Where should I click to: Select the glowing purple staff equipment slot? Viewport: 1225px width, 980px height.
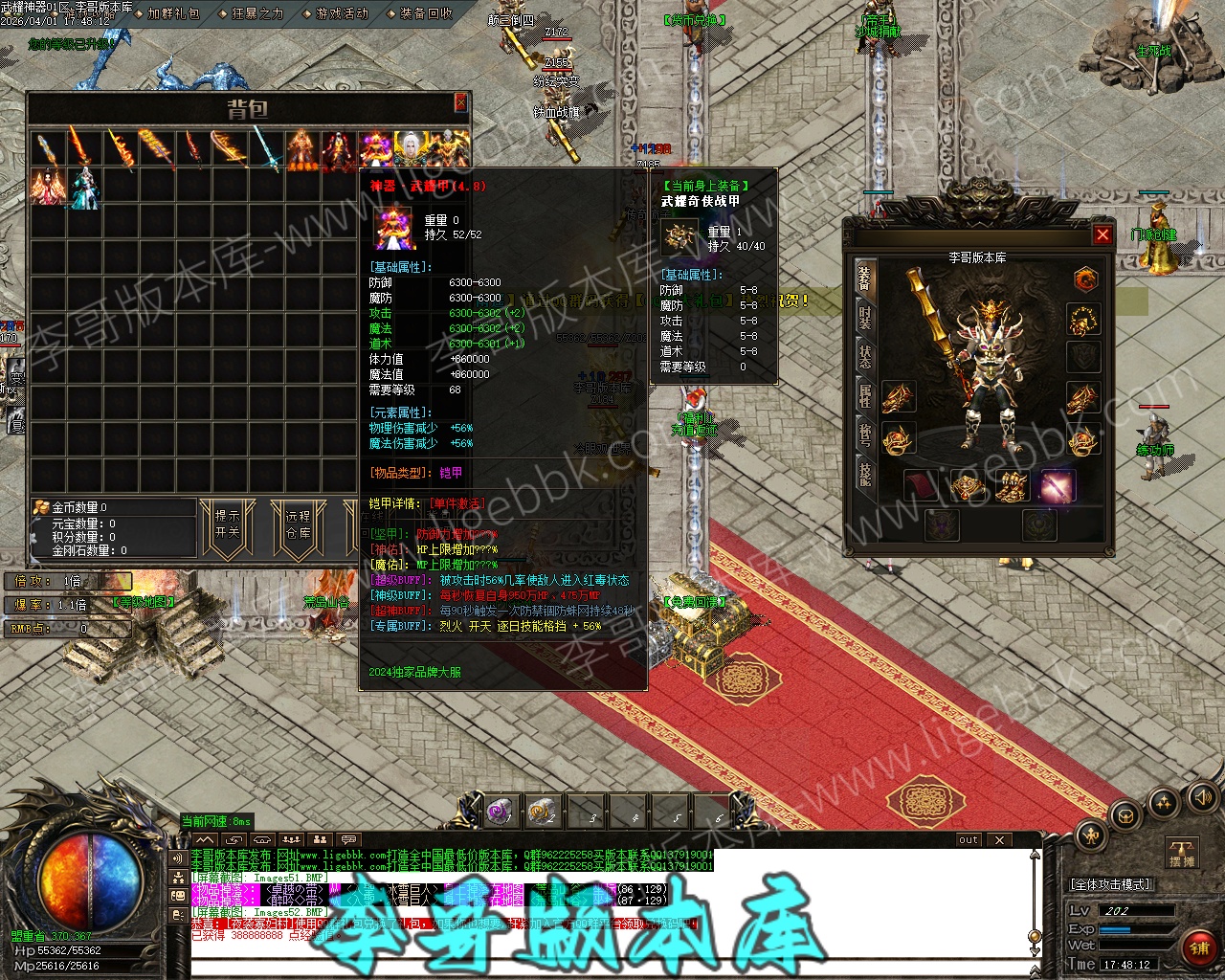pyautogui.click(x=1058, y=487)
